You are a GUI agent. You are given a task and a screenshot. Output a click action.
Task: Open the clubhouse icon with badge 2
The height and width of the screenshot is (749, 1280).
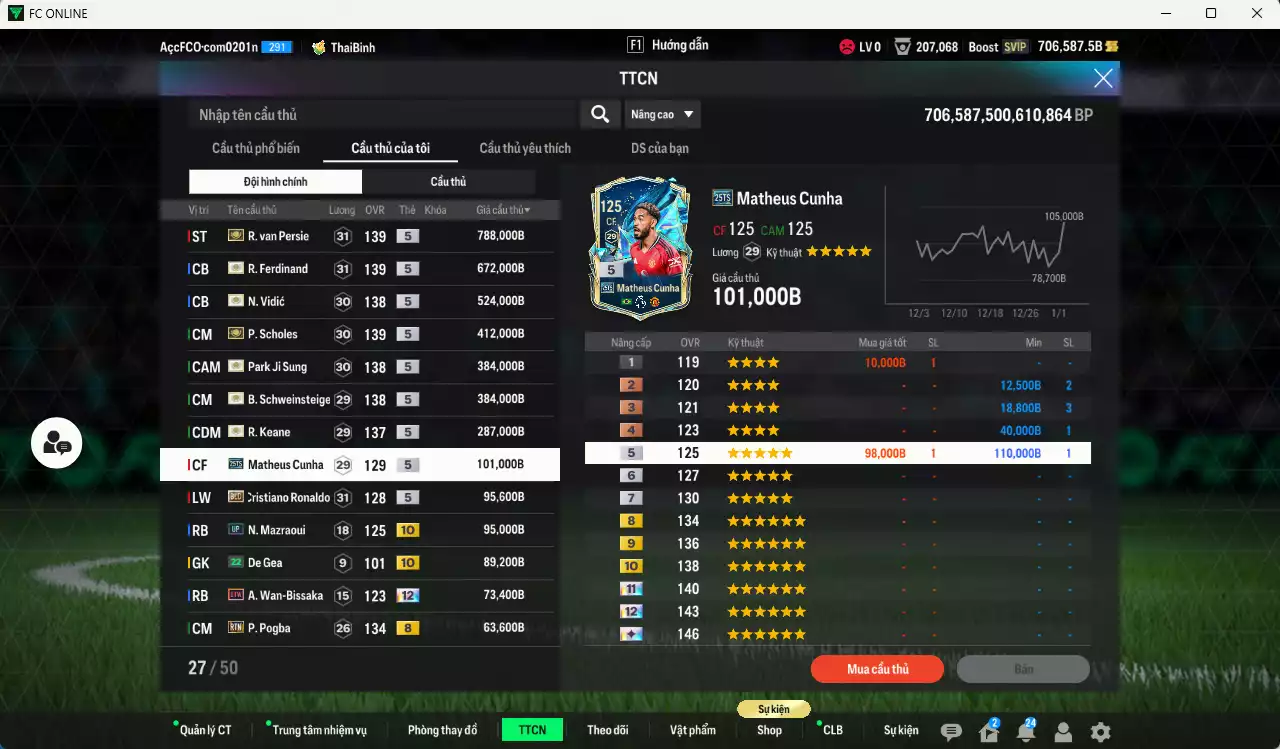(989, 731)
